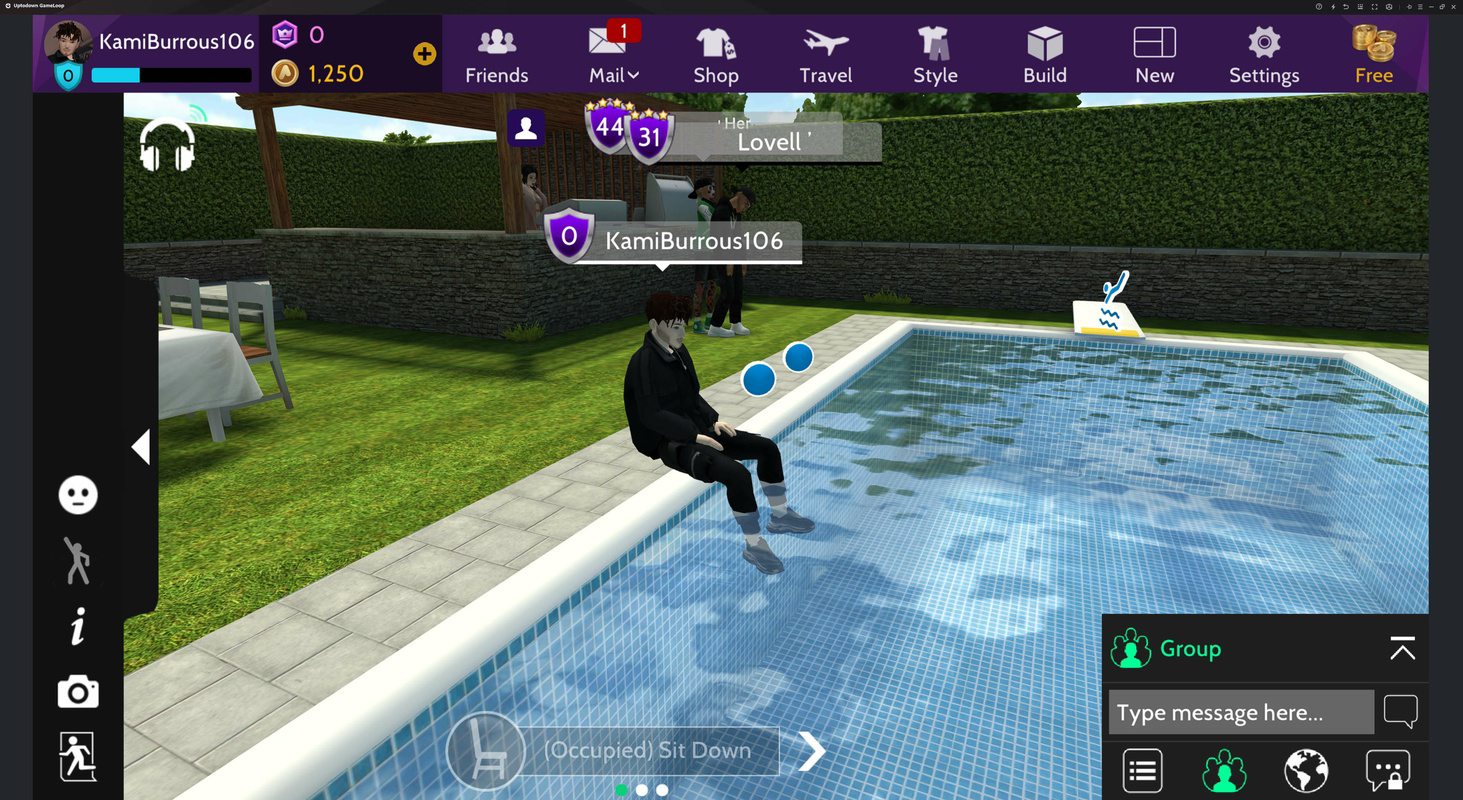
Task: Collapse the Group chat panel
Action: (x=1402, y=648)
